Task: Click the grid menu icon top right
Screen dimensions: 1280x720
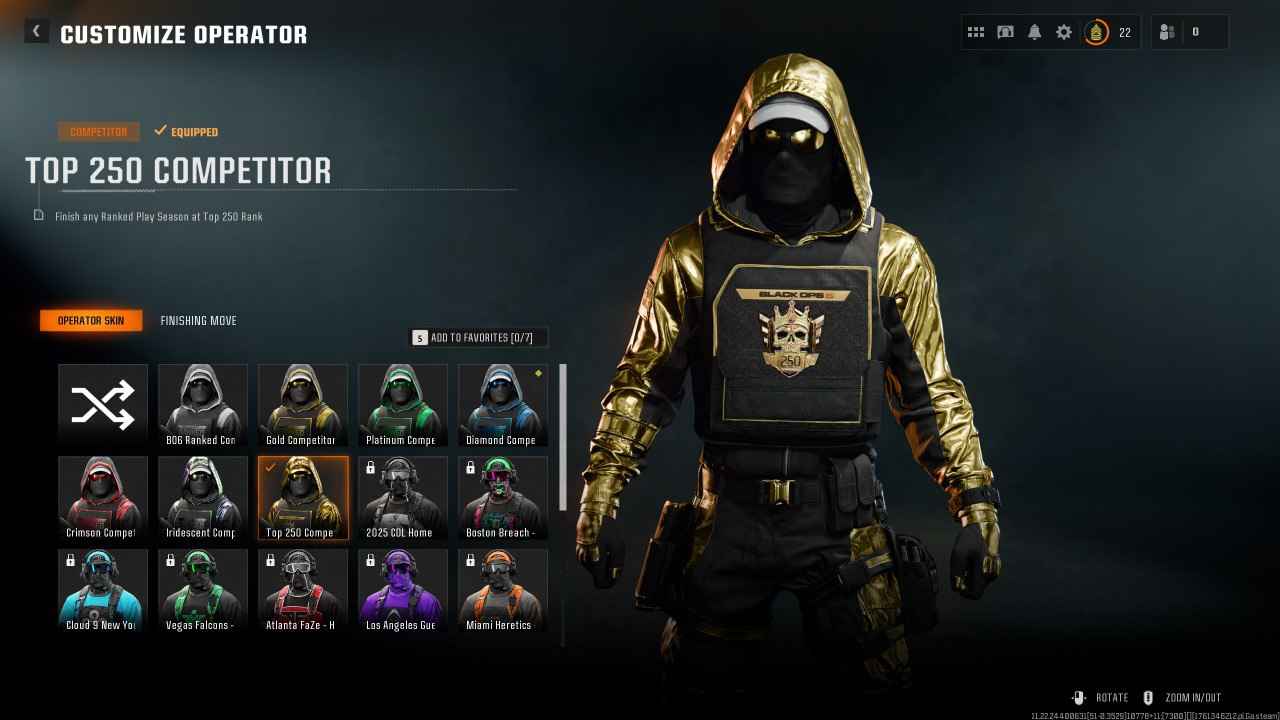Action: point(976,31)
